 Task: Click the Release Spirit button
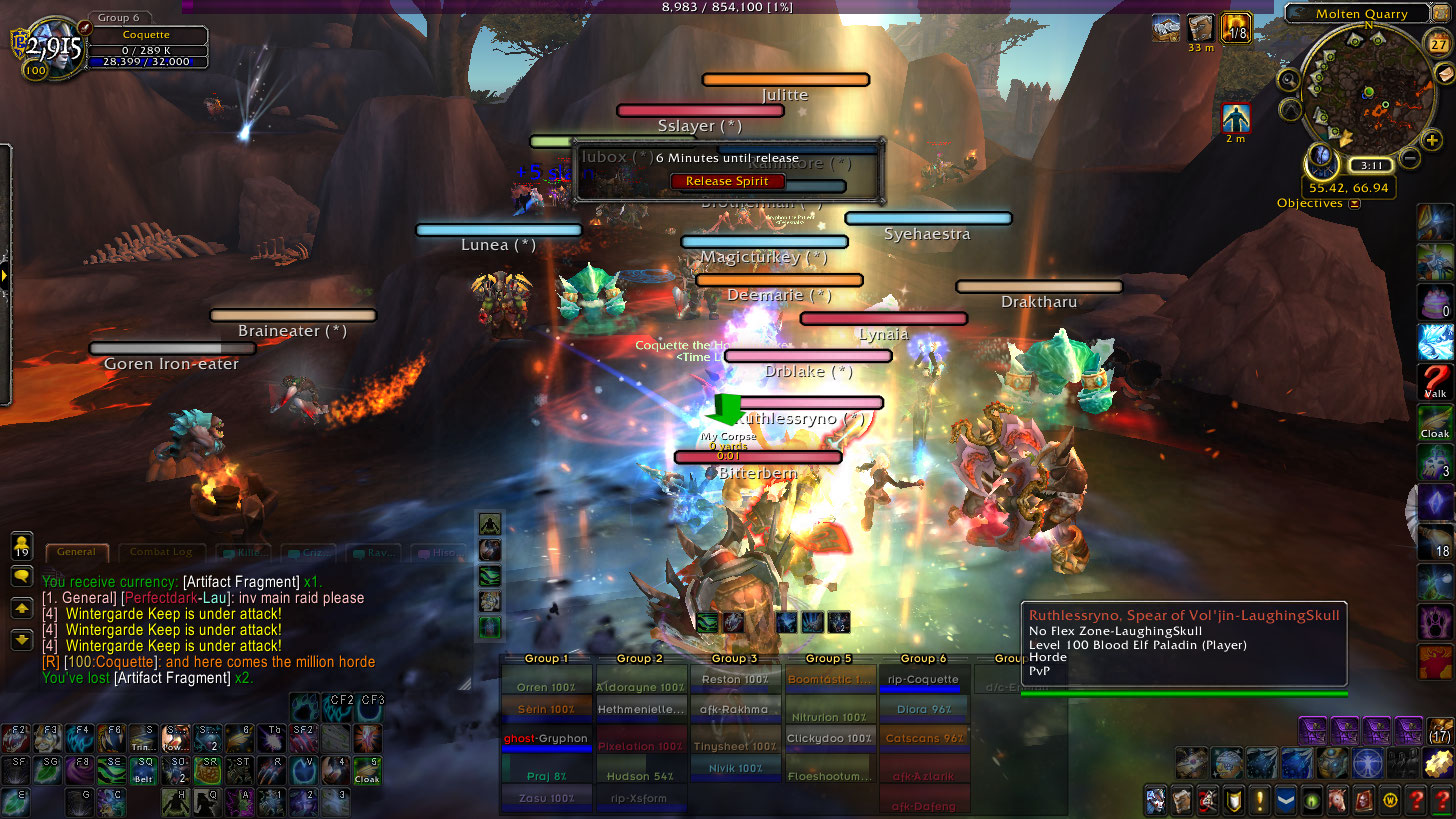(727, 181)
